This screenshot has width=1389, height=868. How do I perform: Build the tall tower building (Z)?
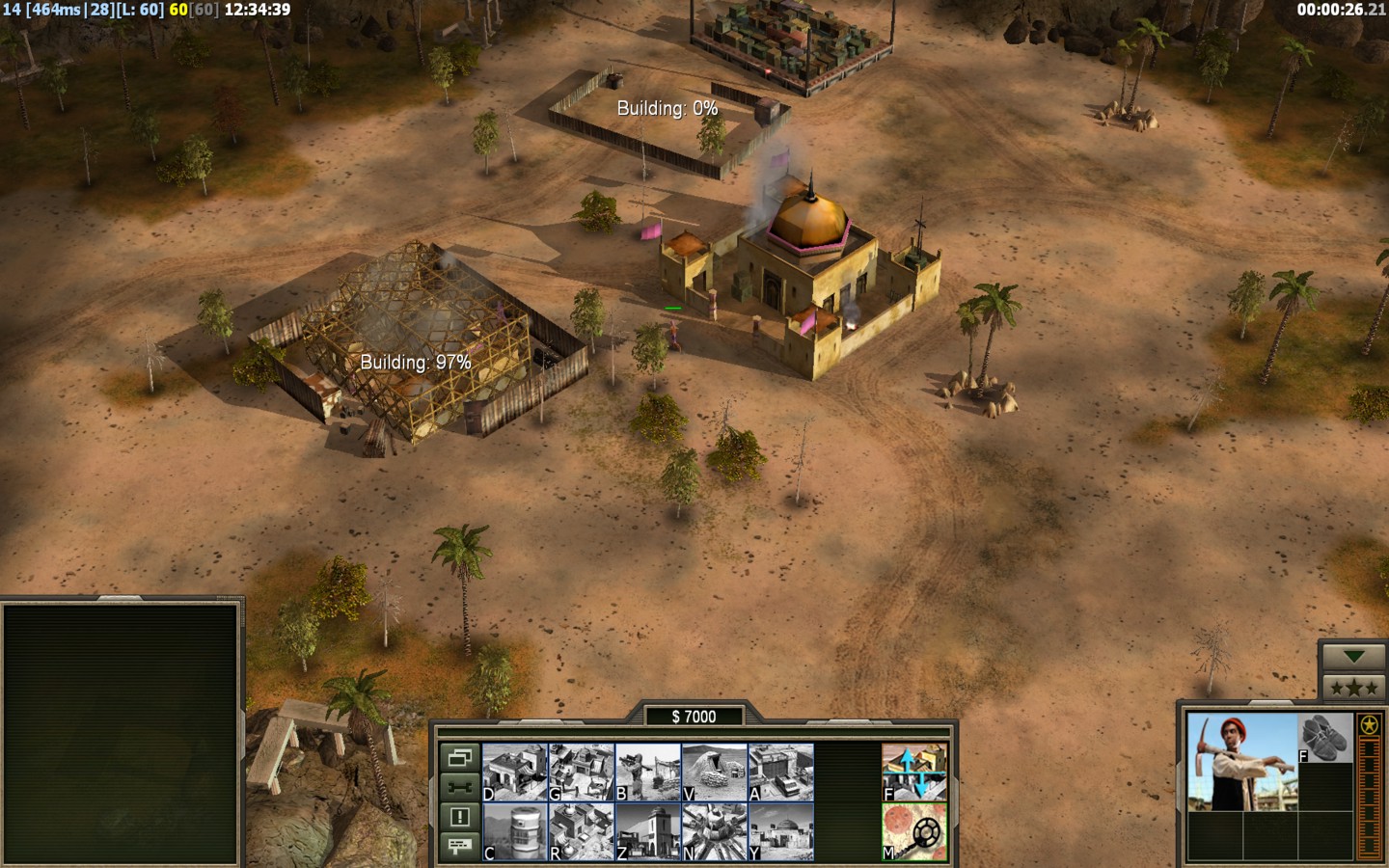648,831
